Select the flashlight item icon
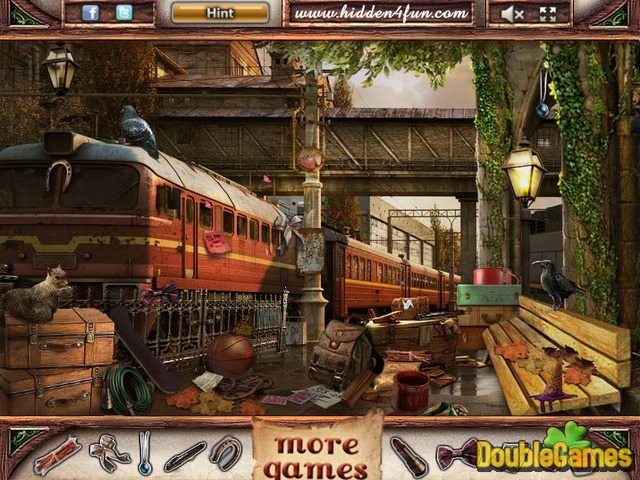Viewport: 640px width, 480px height. pyautogui.click(x=408, y=455)
